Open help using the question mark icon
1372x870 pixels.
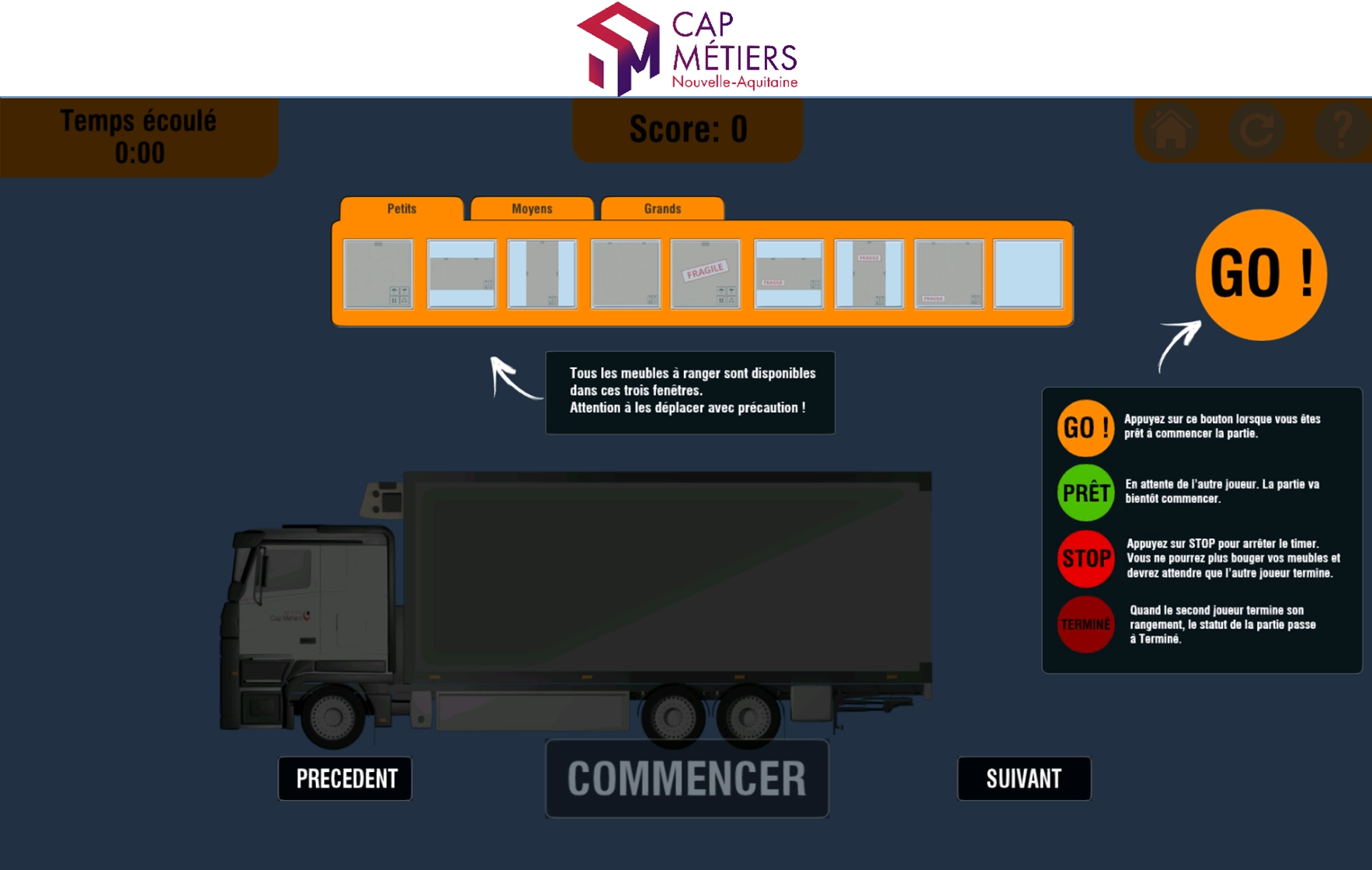pyautogui.click(x=1343, y=130)
